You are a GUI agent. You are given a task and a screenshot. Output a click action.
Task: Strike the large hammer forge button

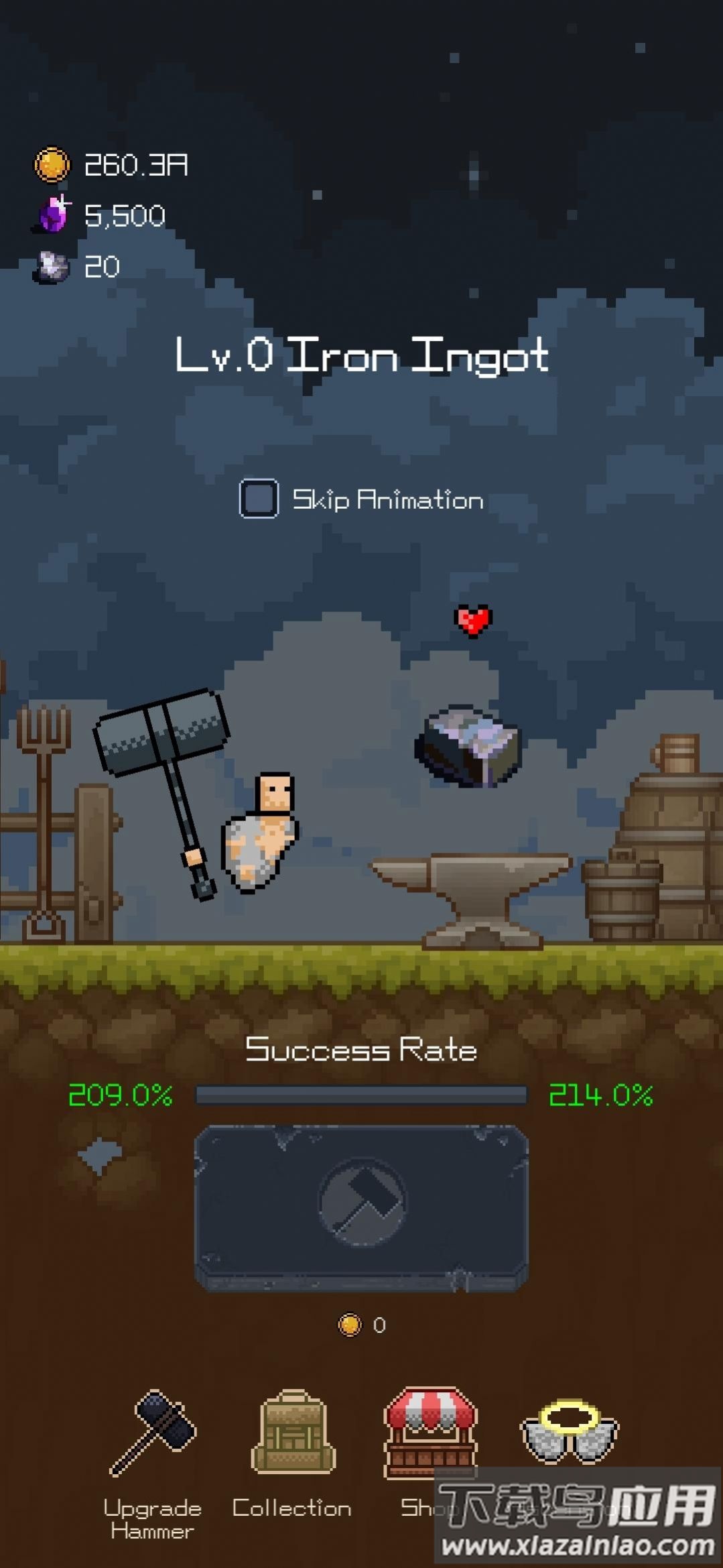click(361, 1207)
